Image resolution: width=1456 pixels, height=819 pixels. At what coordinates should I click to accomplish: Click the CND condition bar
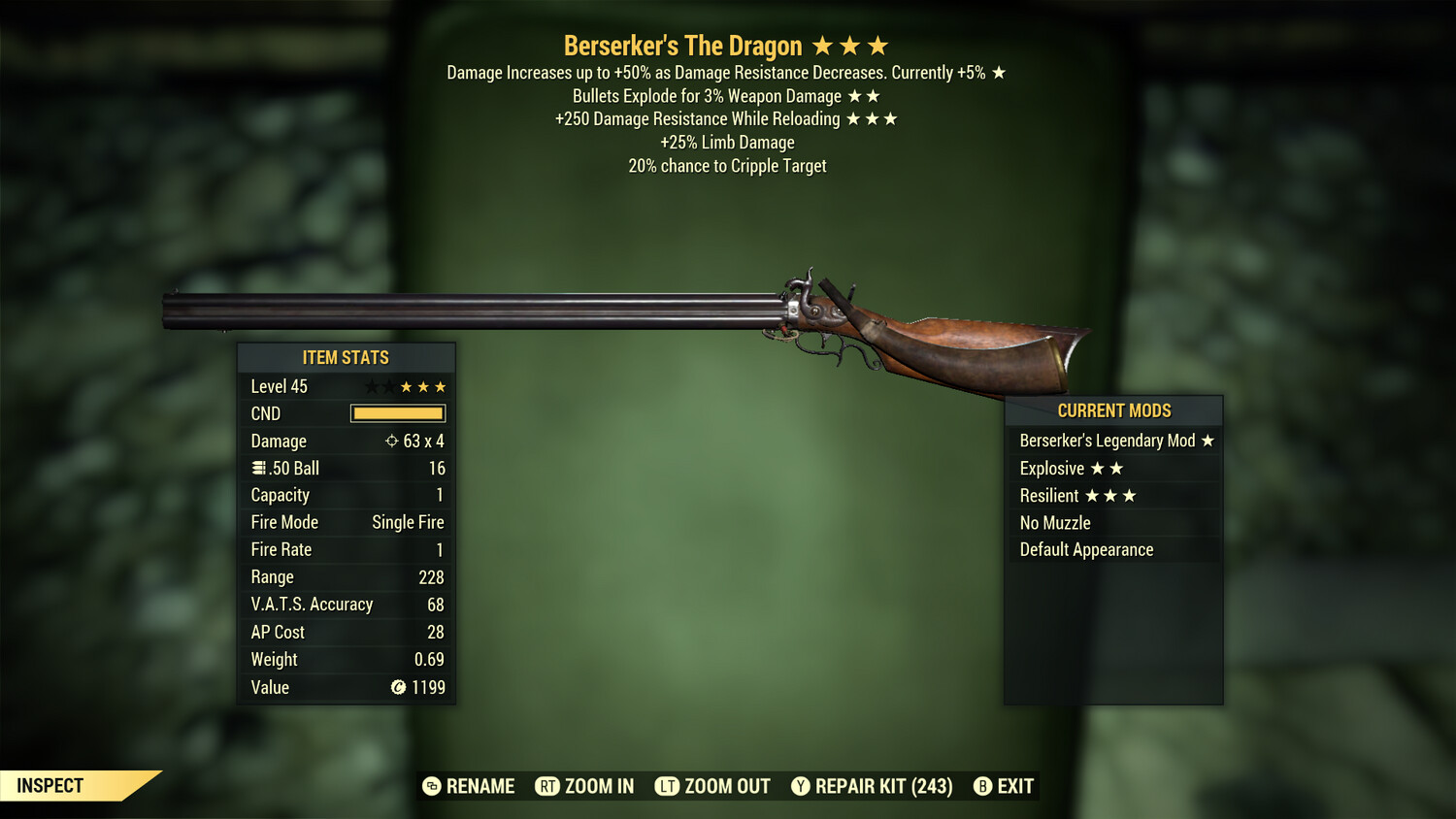click(x=398, y=413)
